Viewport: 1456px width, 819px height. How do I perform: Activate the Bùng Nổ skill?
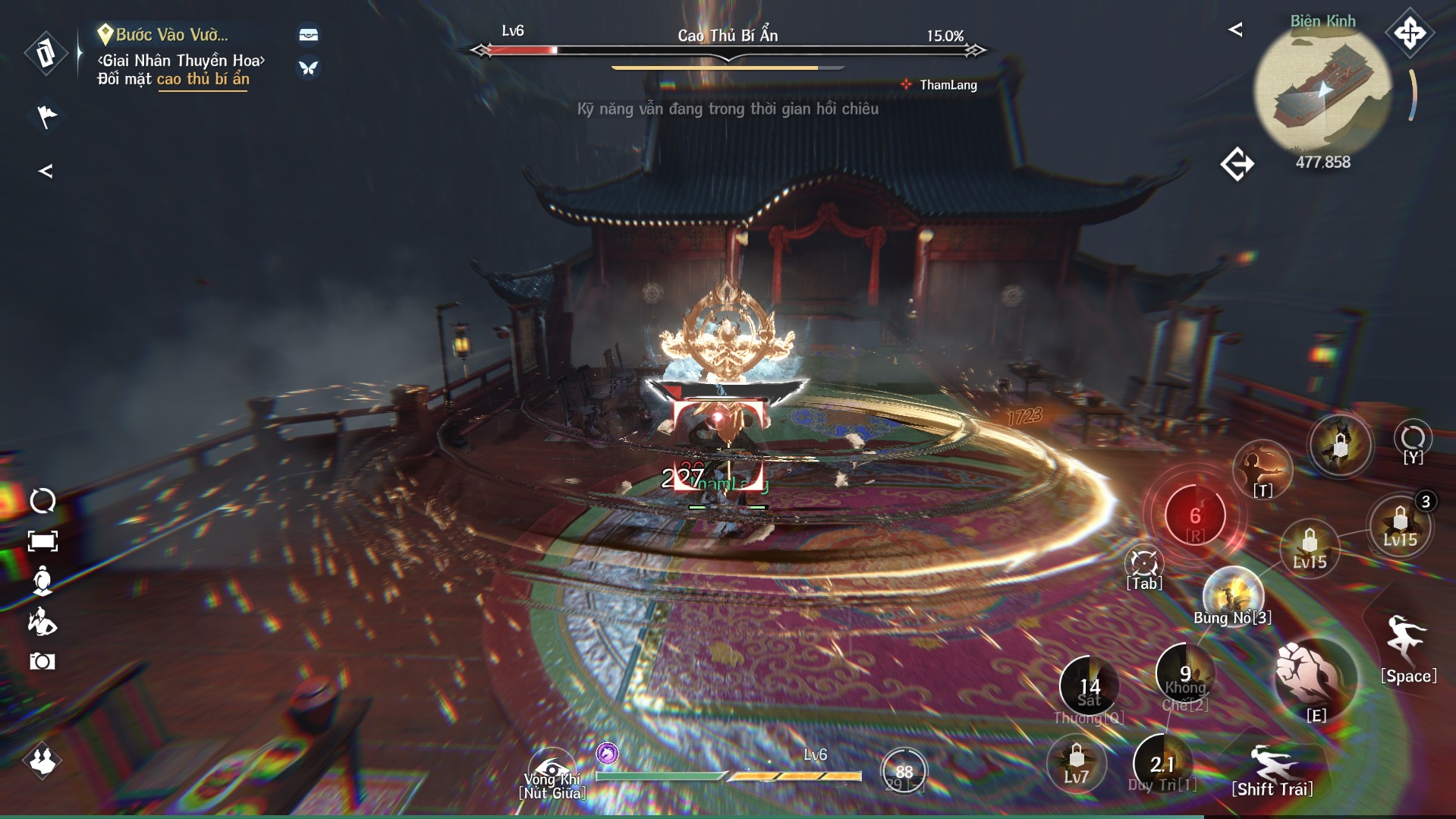[1232, 594]
